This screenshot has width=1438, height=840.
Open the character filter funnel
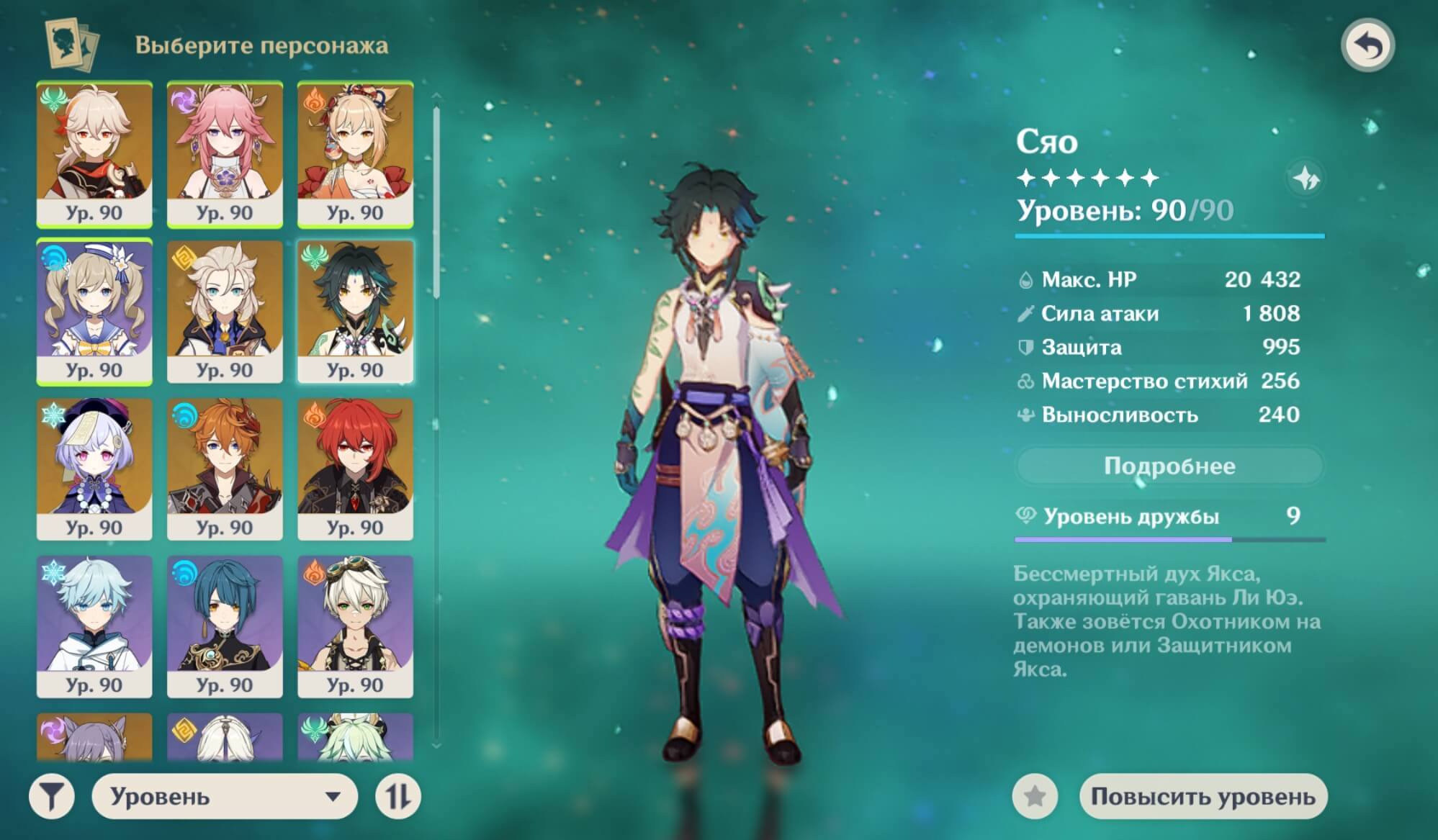click(51, 796)
